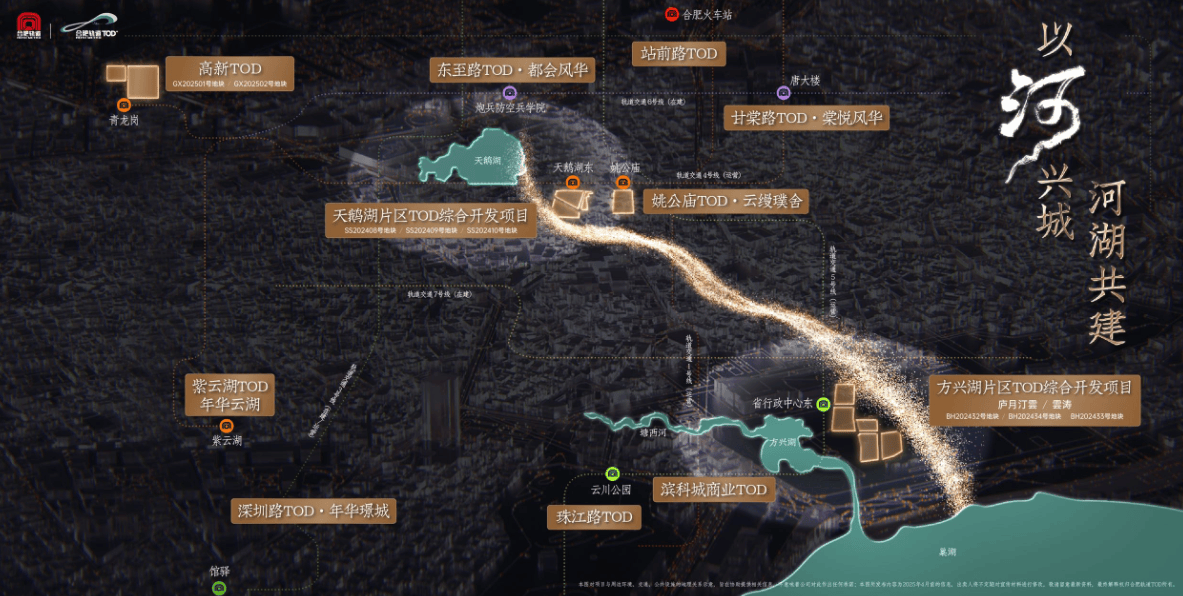1183x596 pixels.
Task: Click the 炮兵防空兵学院 station marker
Action: tap(510, 92)
